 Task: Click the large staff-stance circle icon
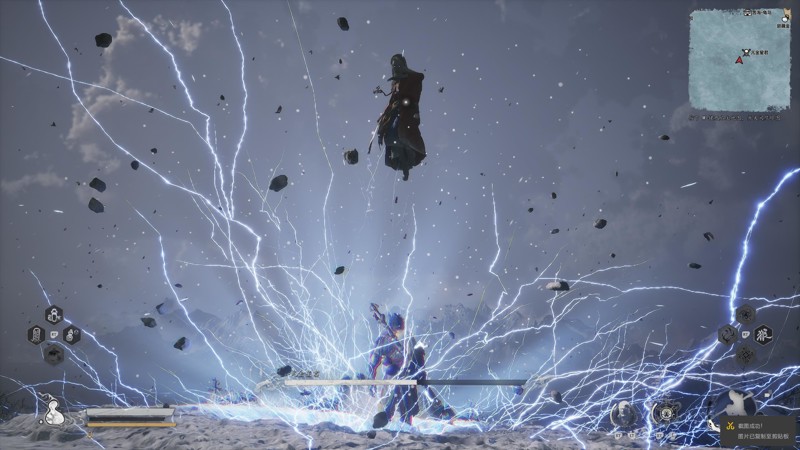pyautogui.click(x=735, y=406)
